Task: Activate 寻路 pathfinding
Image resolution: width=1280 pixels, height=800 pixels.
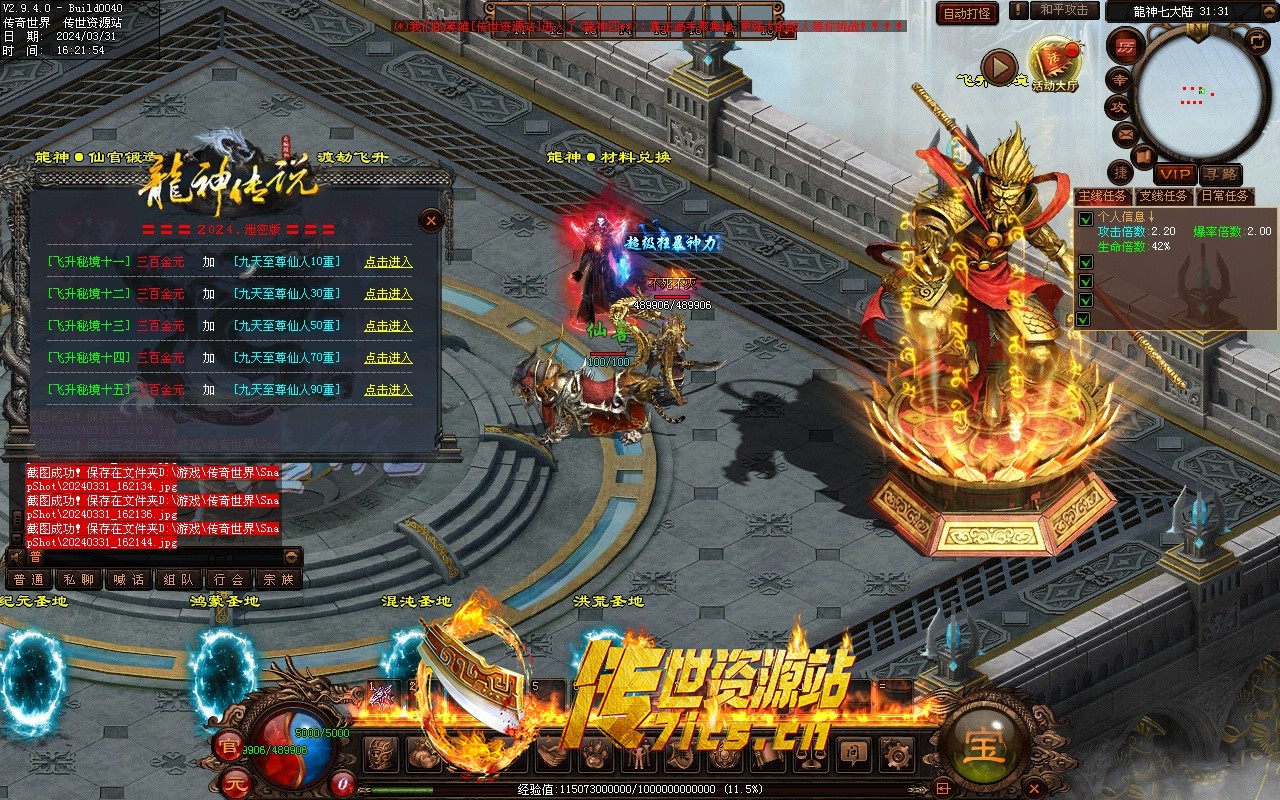Action: (1220, 174)
